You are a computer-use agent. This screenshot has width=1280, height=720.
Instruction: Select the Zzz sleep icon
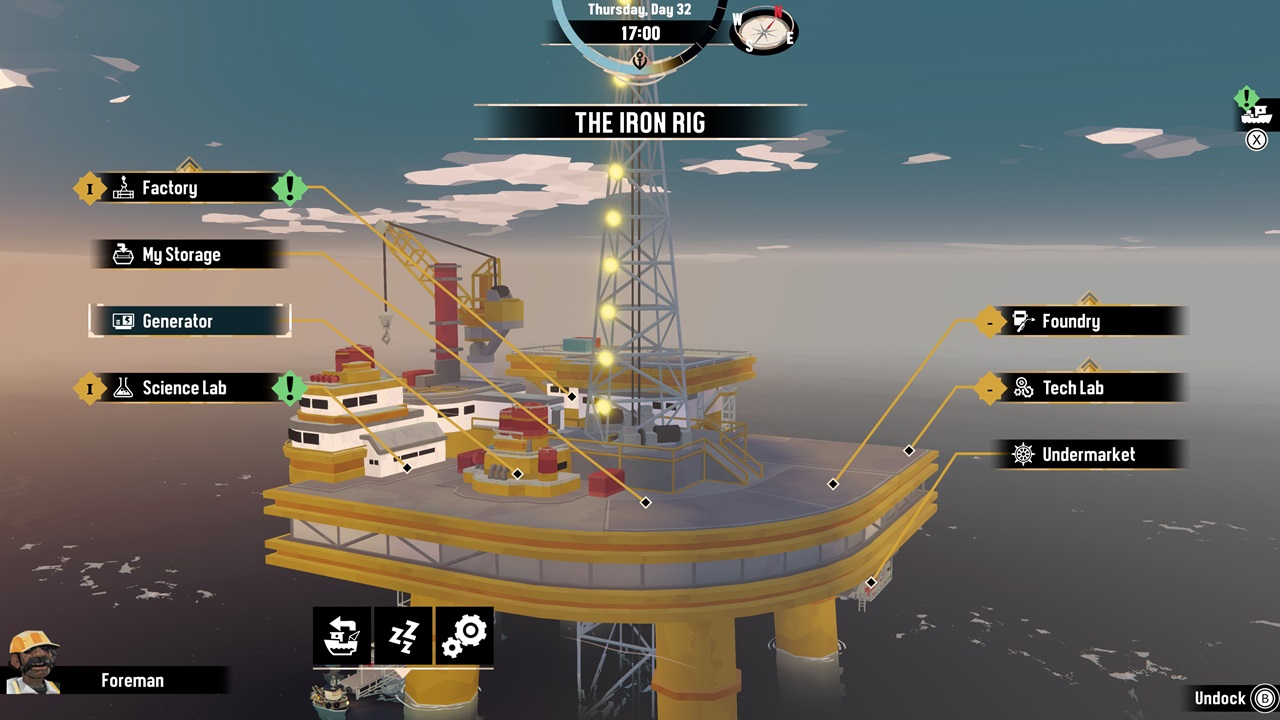[x=402, y=635]
